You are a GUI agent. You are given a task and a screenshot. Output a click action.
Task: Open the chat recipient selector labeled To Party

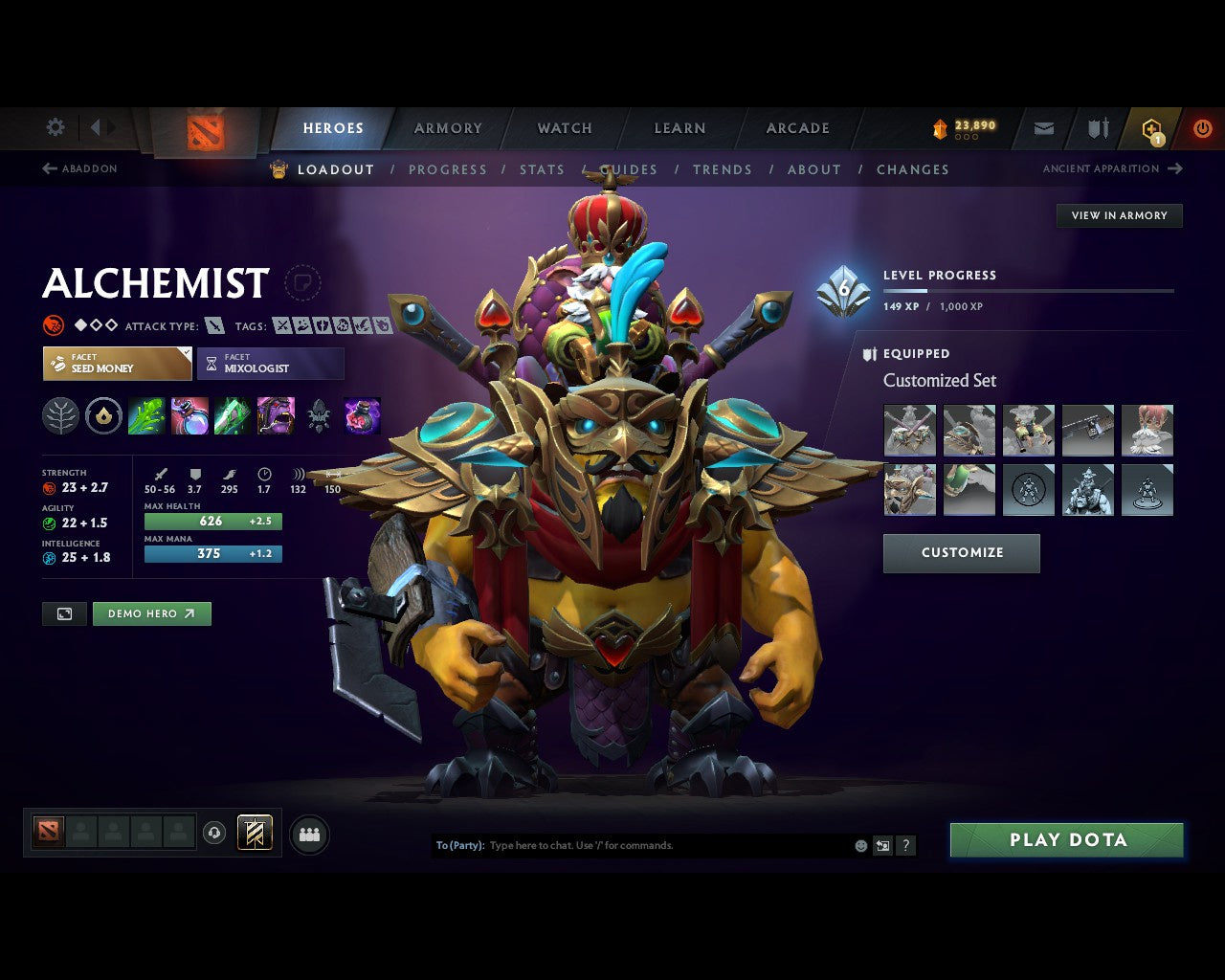click(458, 845)
